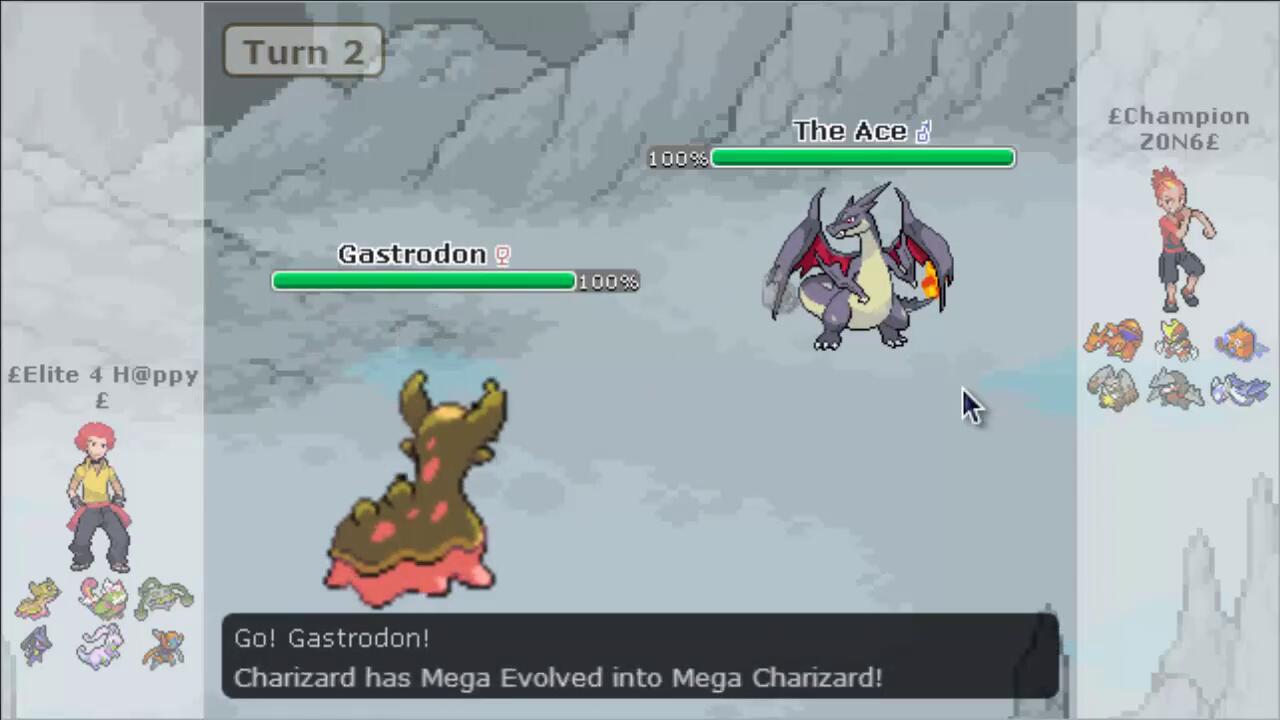Select the grey Excadrill team icon
Viewport: 1280px width, 720px height.
pyautogui.click(x=1176, y=388)
